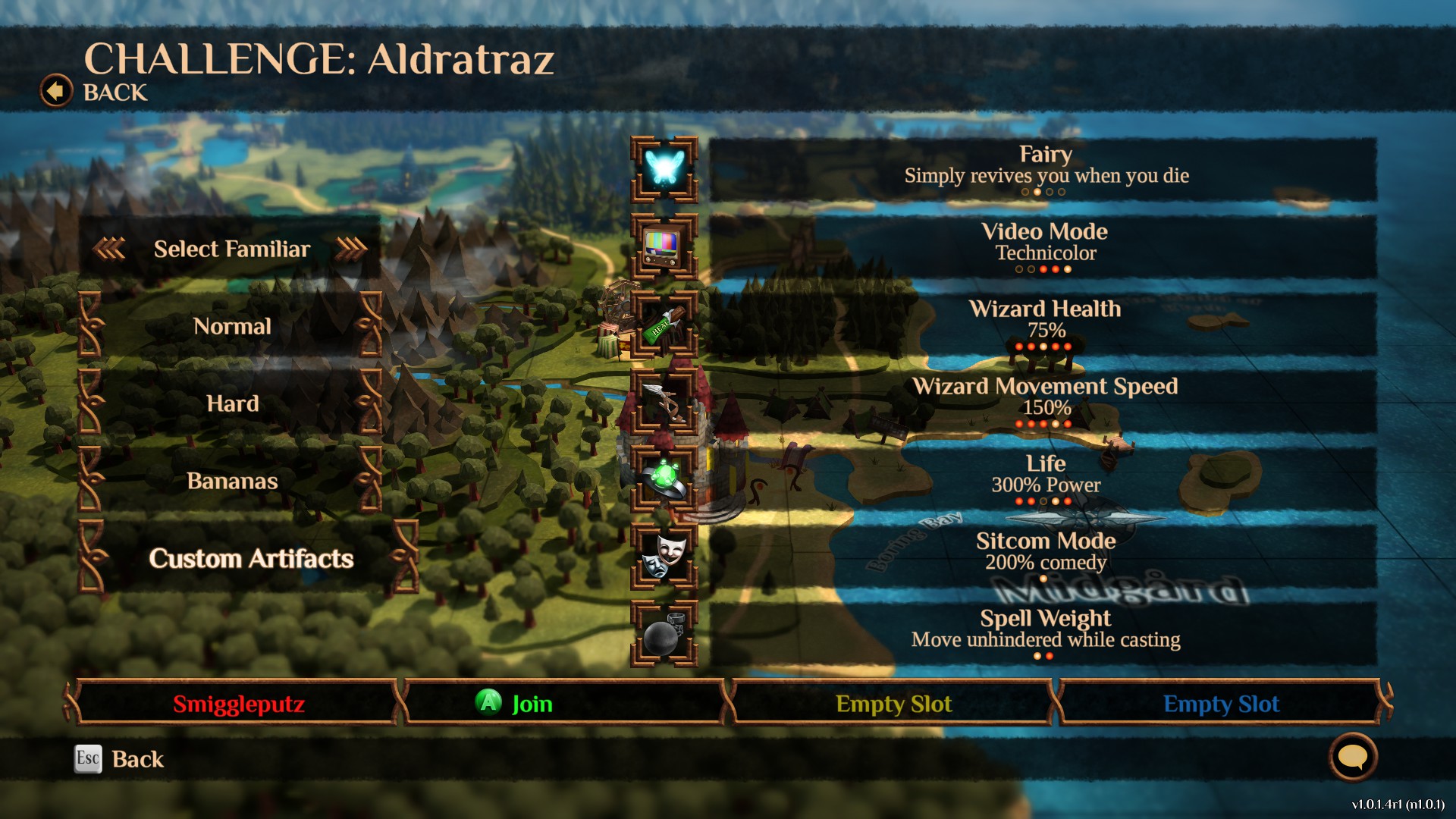
Task: Click the Spell Weight ball-and-chain icon
Action: tap(664, 634)
